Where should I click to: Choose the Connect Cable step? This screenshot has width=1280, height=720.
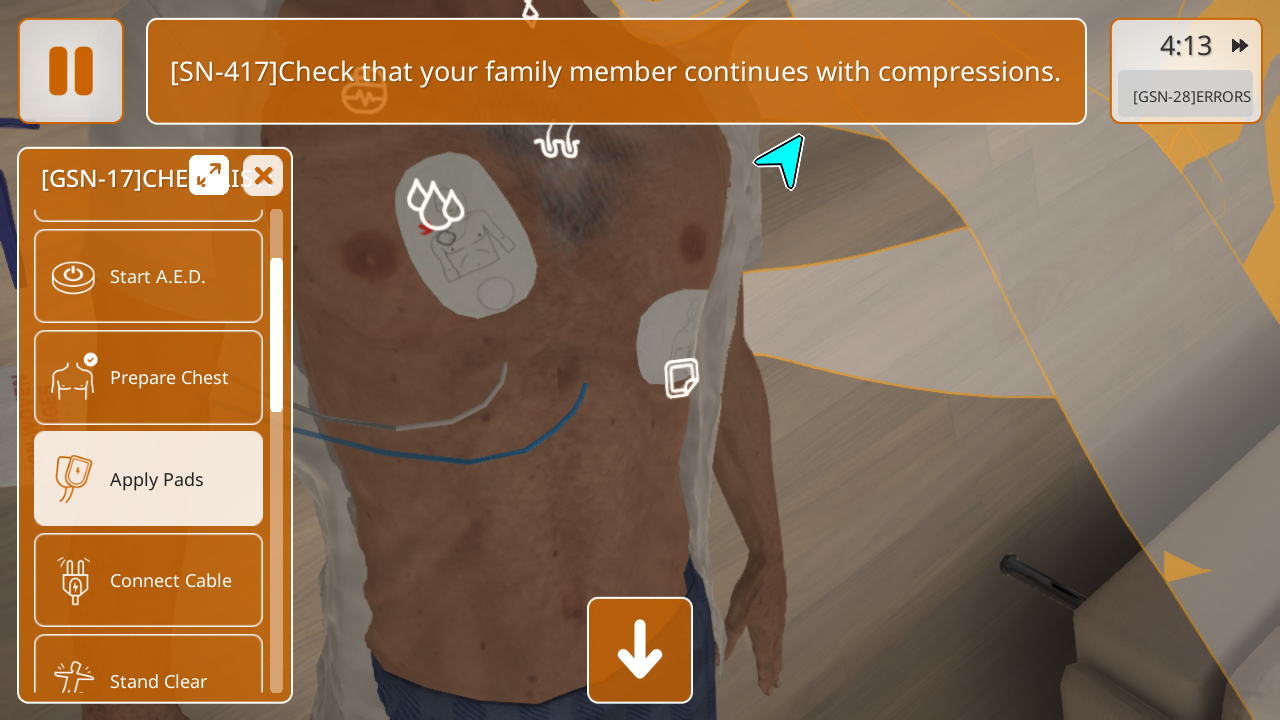click(149, 580)
